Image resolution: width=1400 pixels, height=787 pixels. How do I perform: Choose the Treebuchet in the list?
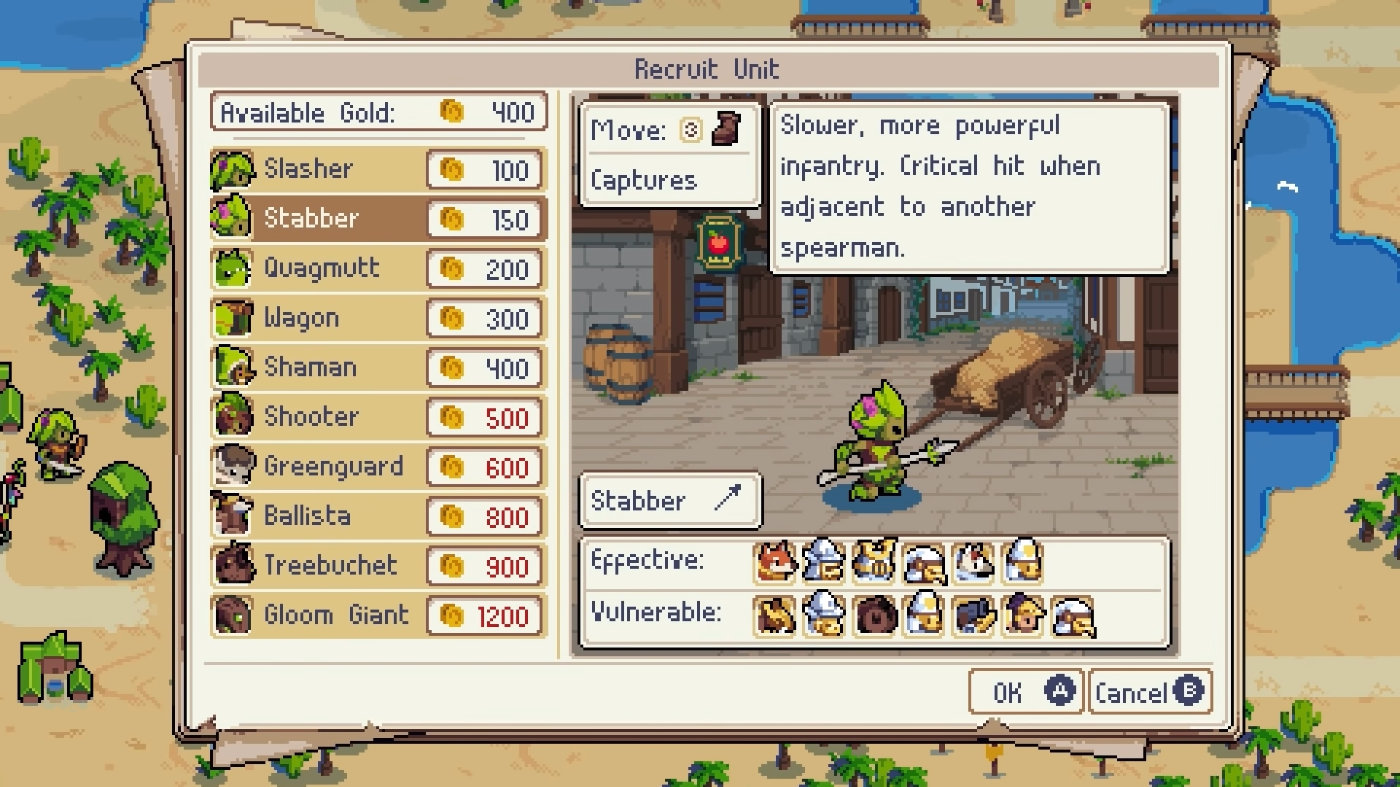point(378,565)
